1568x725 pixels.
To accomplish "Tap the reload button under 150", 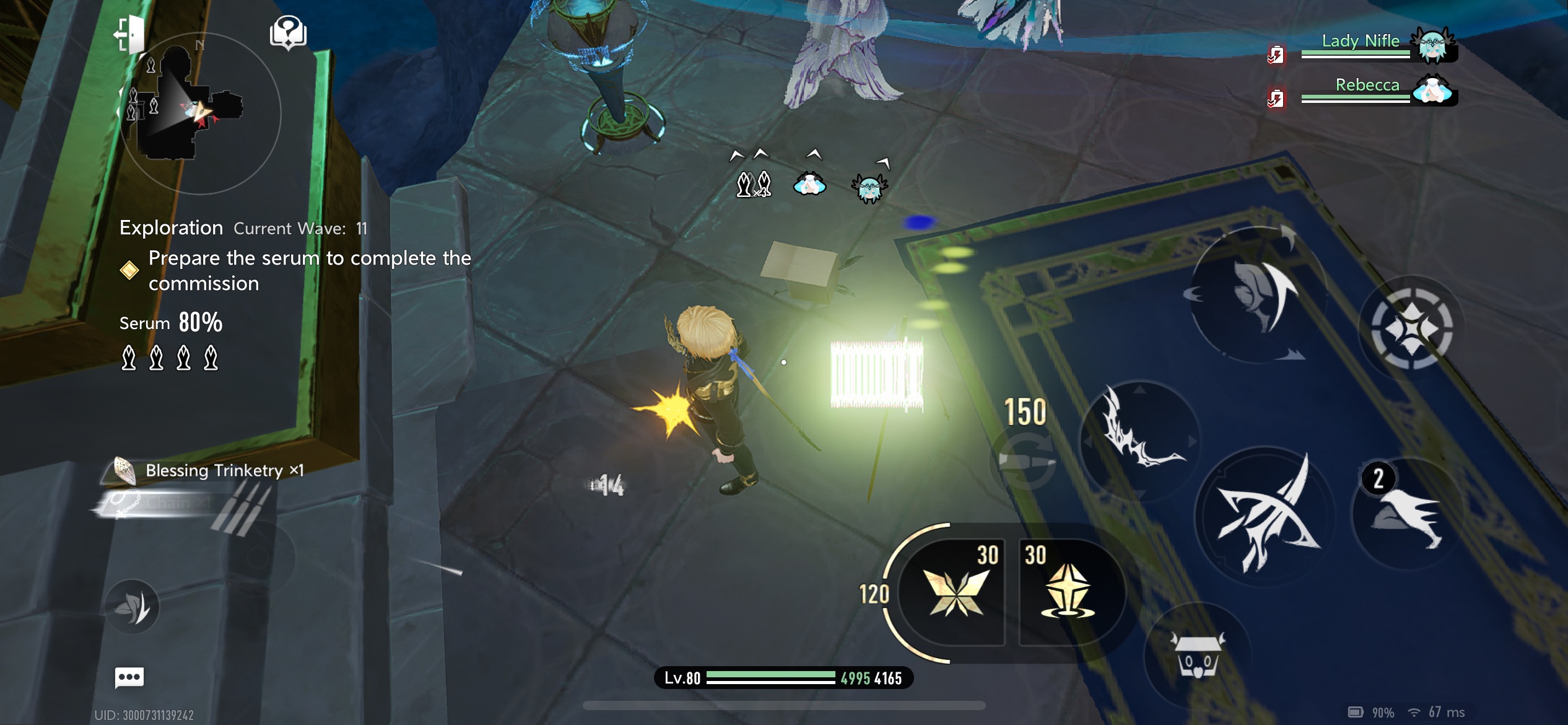I will (x=1025, y=460).
